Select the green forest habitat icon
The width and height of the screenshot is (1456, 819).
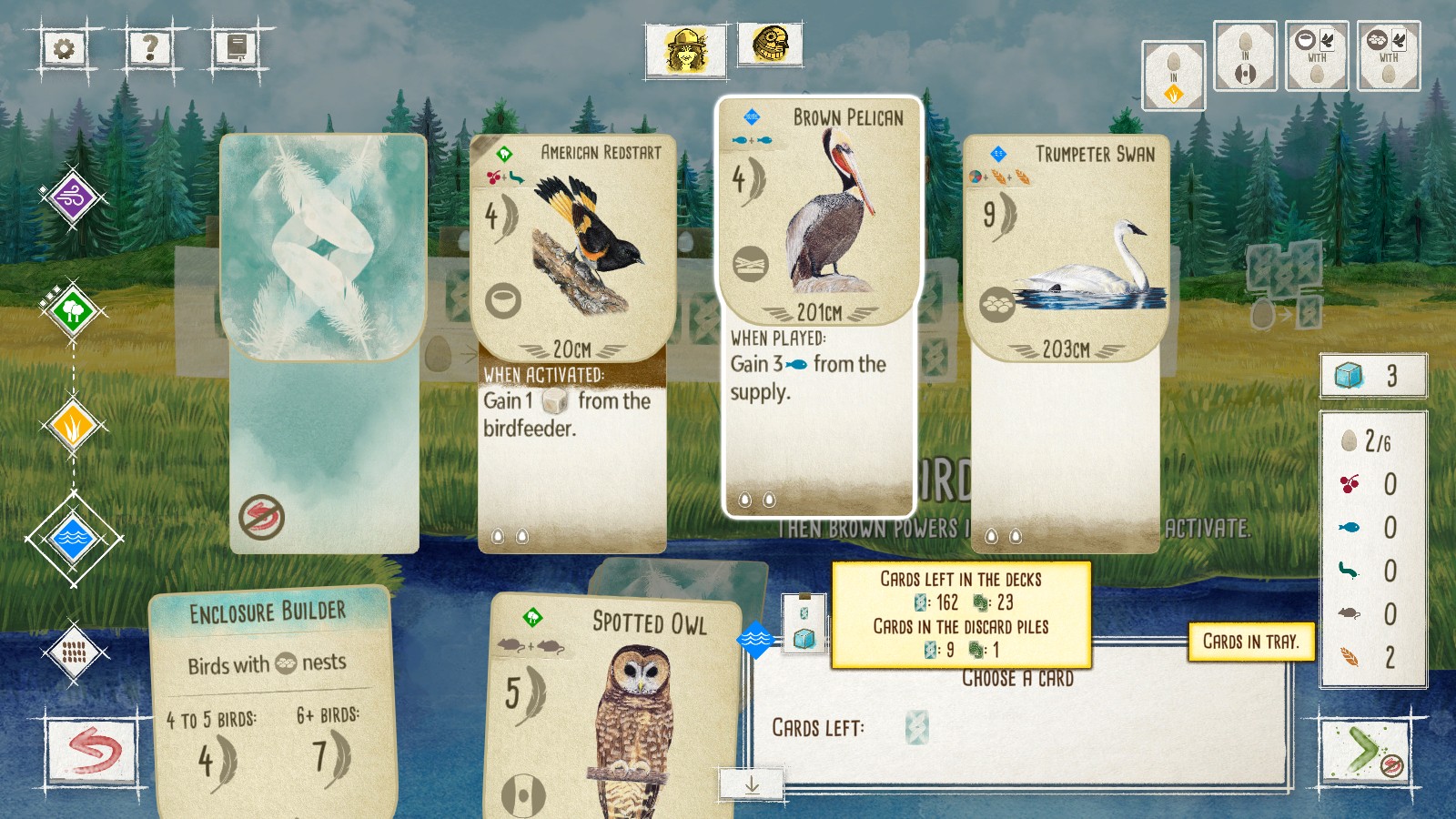coord(73,309)
